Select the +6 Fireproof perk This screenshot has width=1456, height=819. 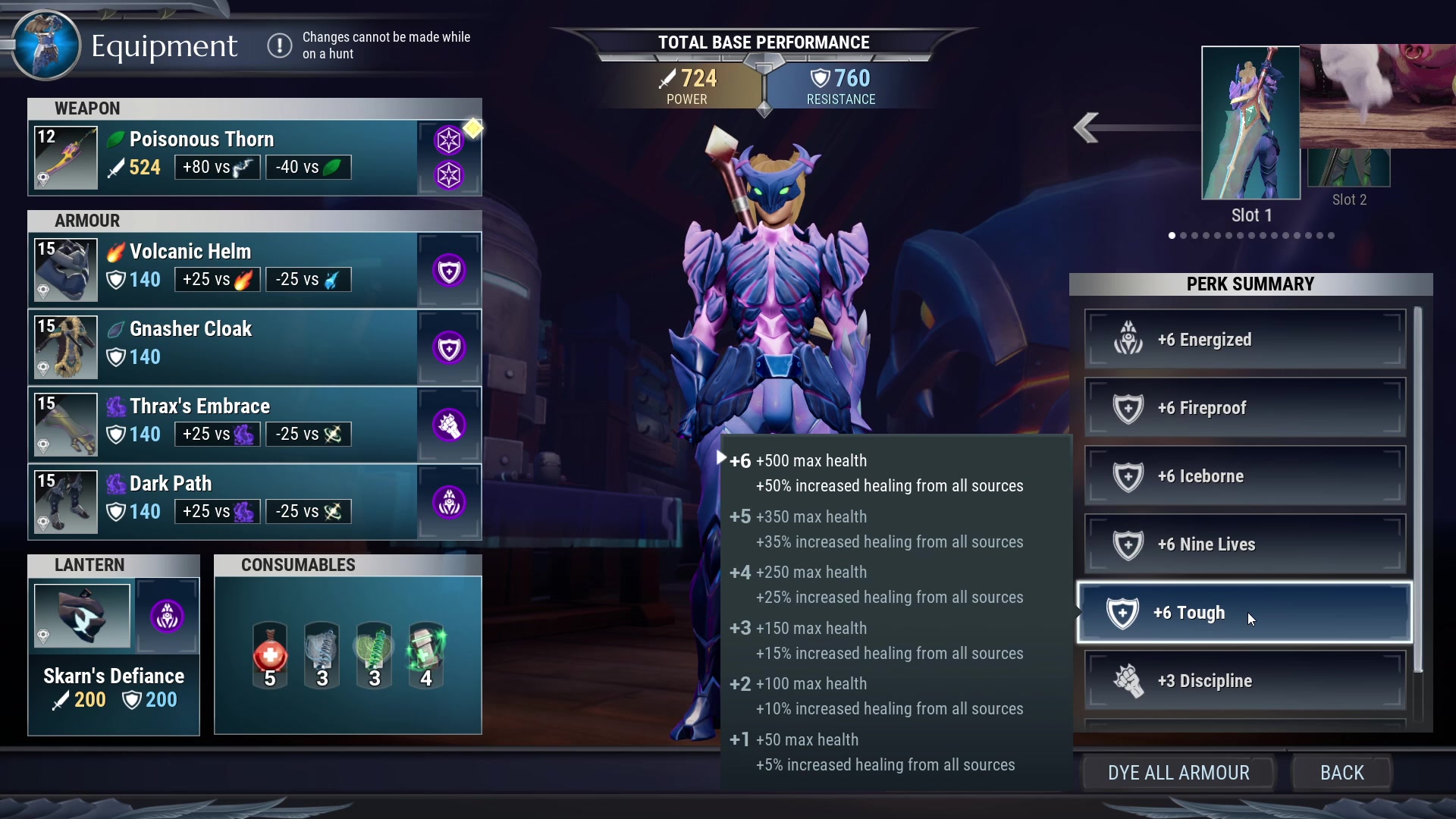[1244, 408]
